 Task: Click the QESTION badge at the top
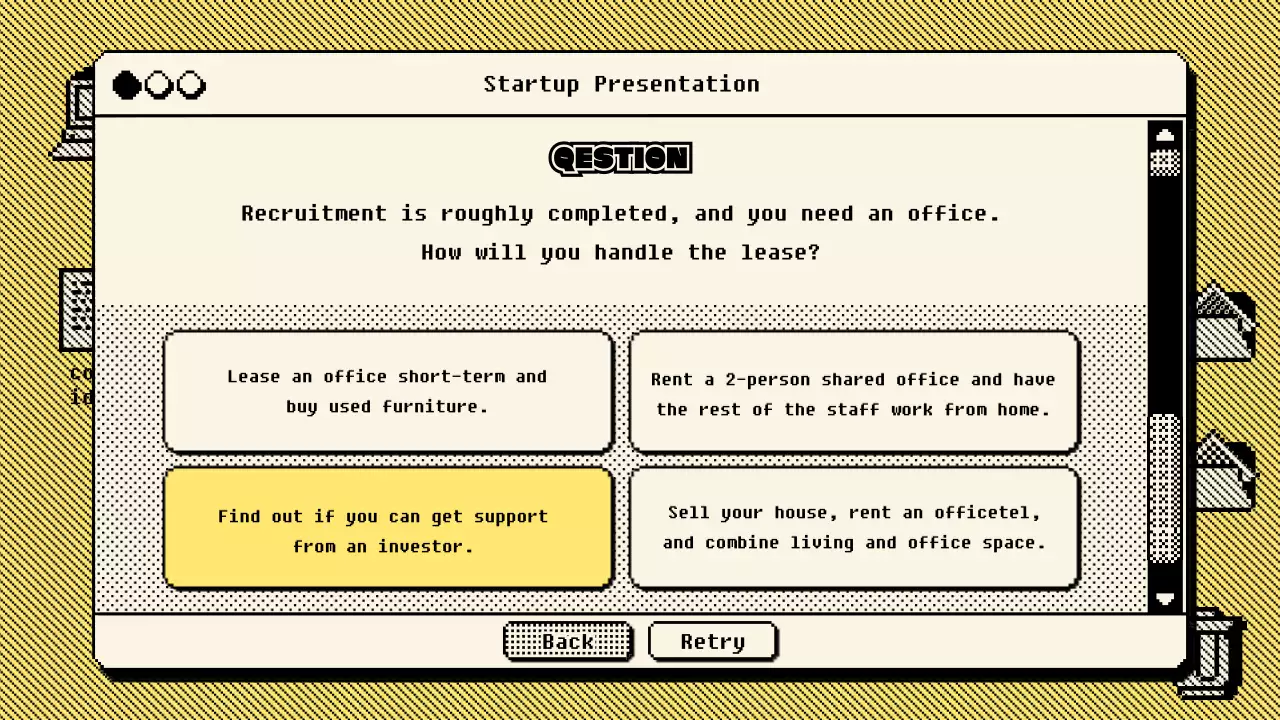620,158
